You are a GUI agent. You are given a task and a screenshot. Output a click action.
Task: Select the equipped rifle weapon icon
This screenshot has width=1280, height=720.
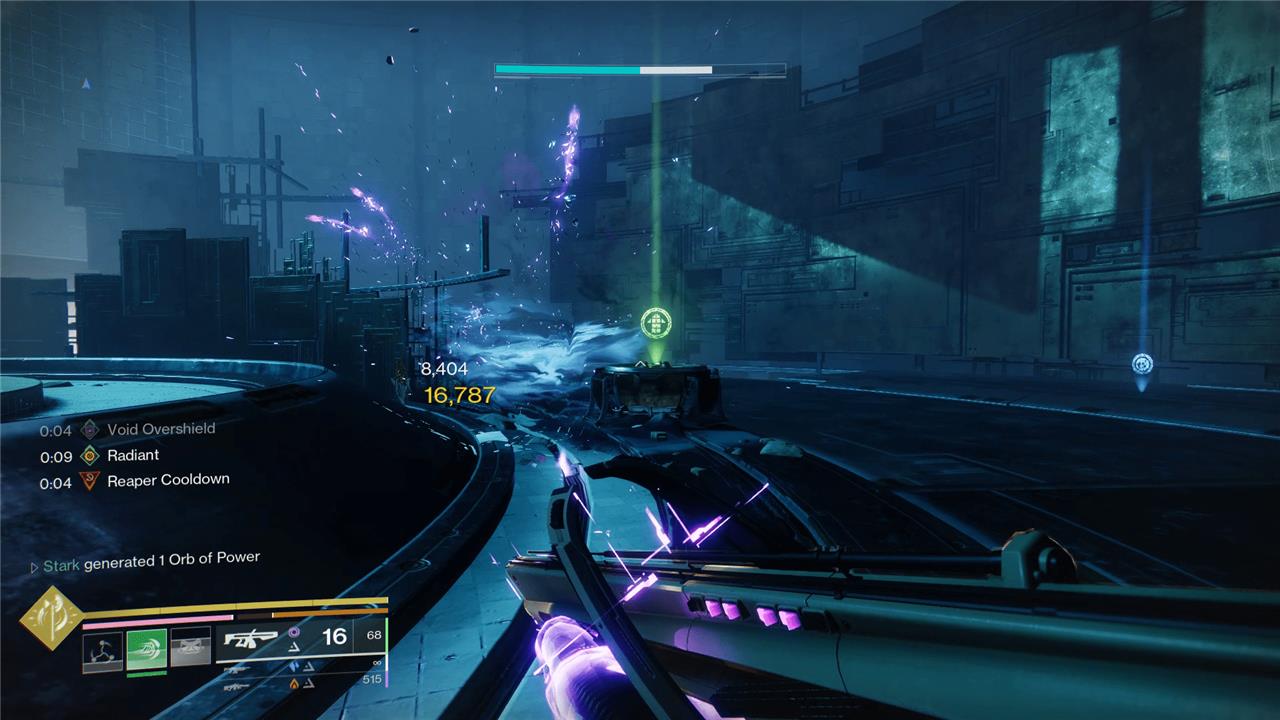click(250, 639)
